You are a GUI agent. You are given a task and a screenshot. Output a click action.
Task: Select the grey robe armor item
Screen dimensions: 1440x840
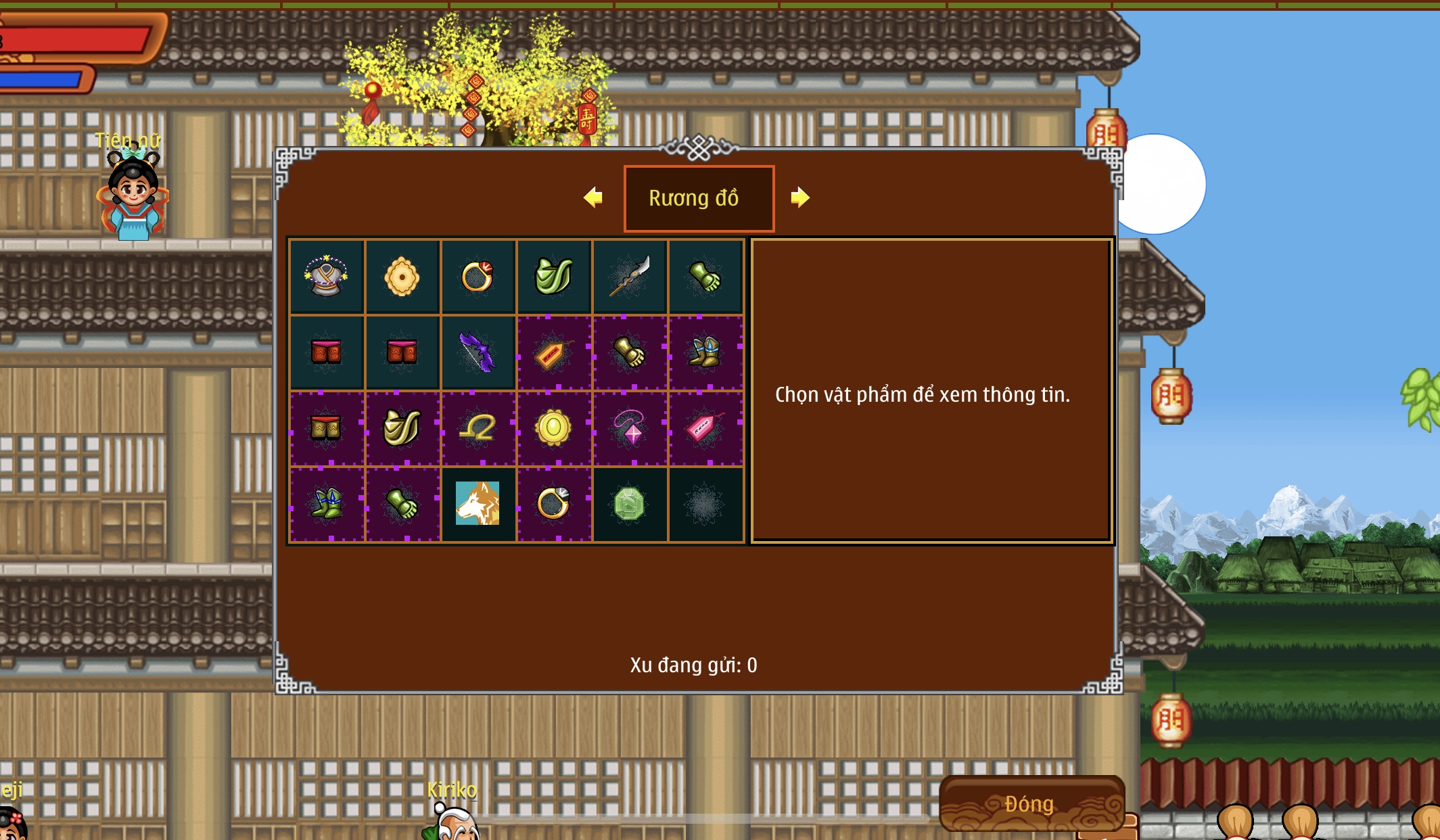[x=326, y=277]
